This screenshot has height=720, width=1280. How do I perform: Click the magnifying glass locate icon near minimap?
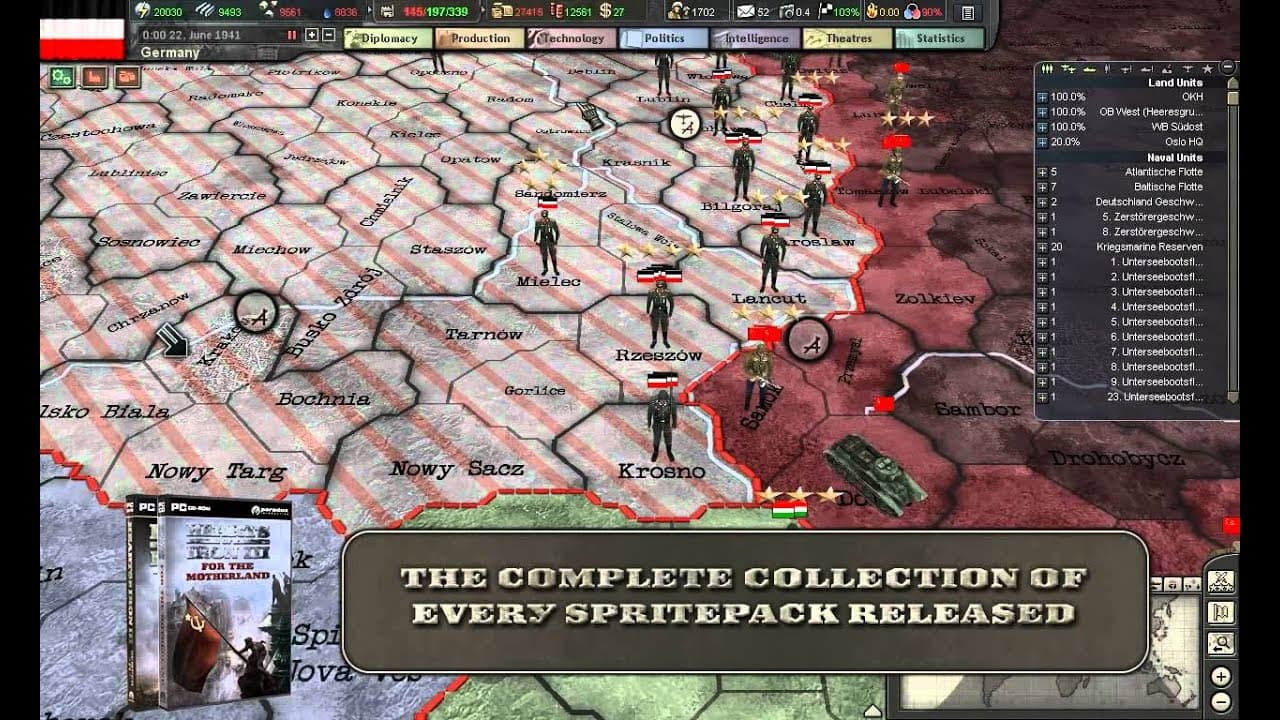tap(1221, 643)
